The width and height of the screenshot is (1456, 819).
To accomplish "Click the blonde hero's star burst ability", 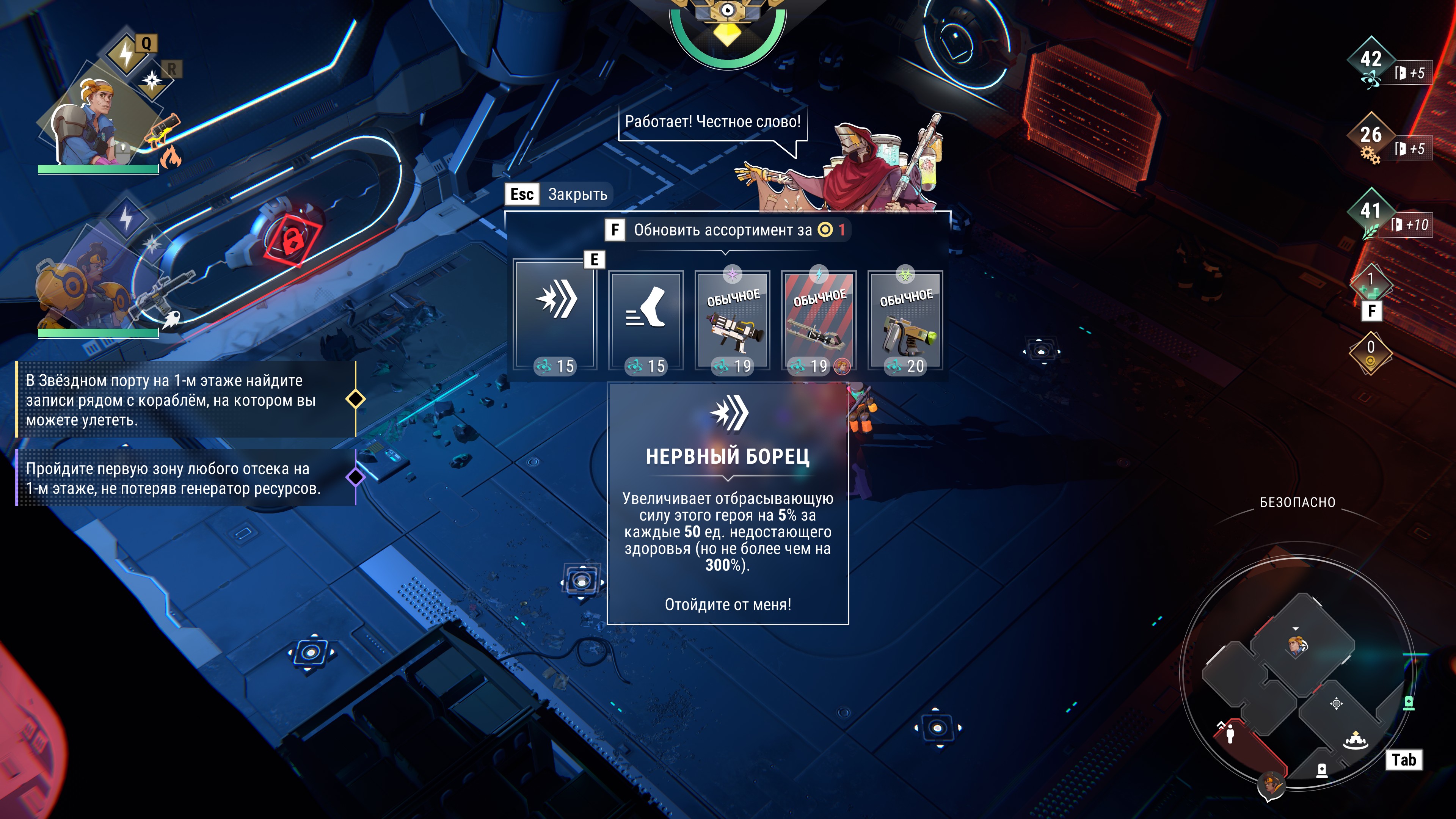I will coord(152,81).
